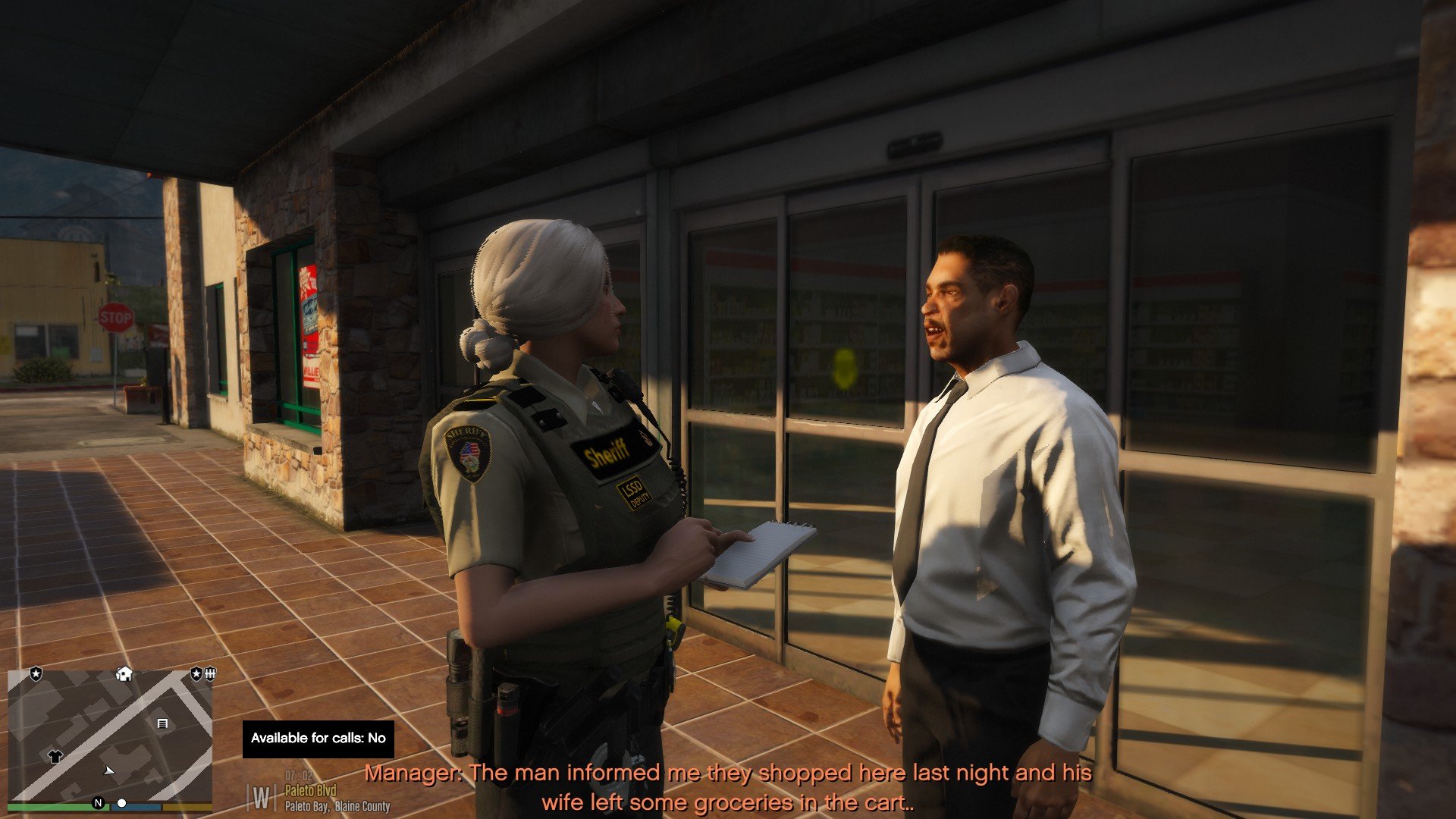Select the barred gate badge map marker
The width and height of the screenshot is (1456, 819).
pos(210,673)
